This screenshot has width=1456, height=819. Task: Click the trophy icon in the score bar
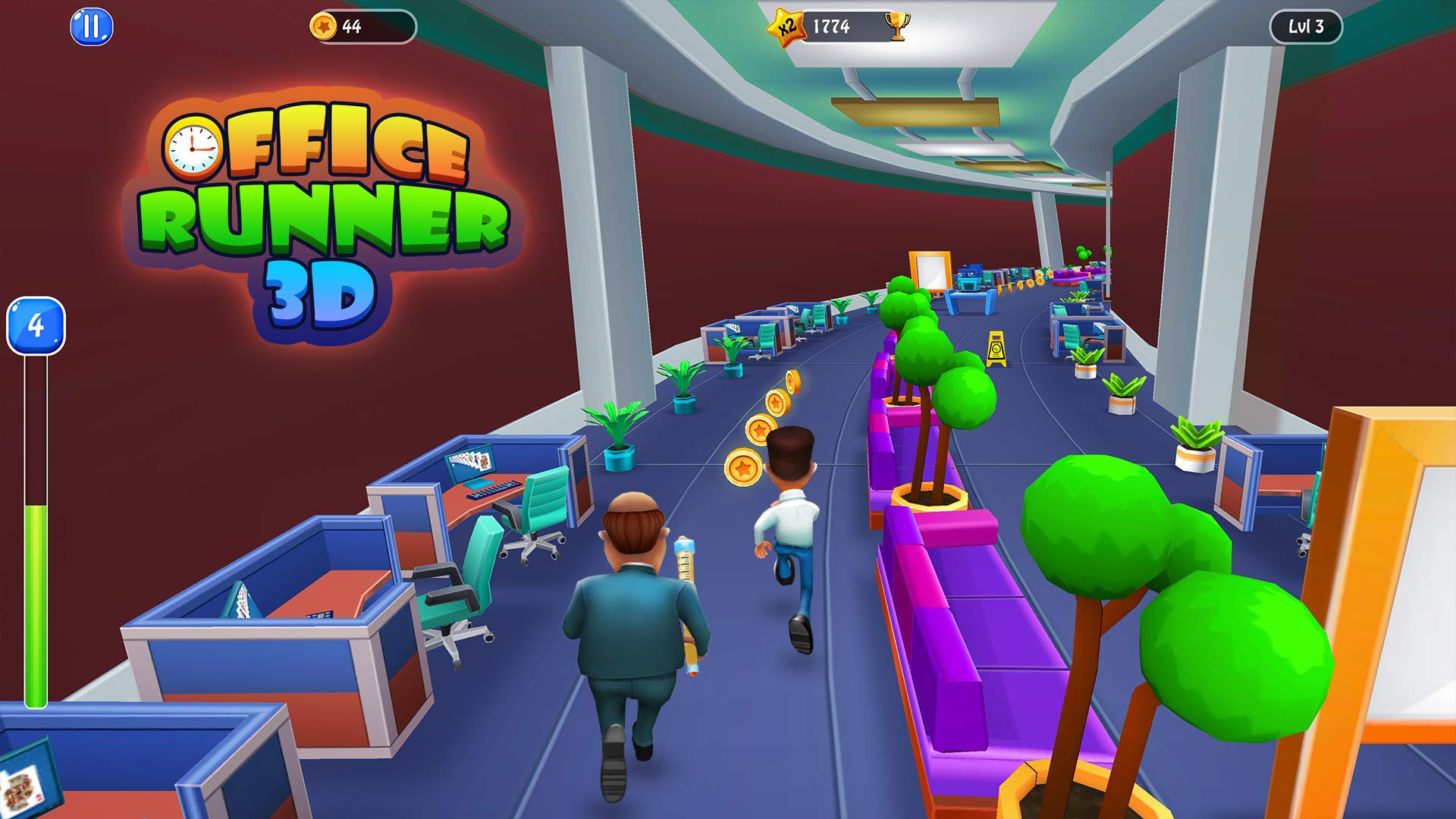coord(898,24)
